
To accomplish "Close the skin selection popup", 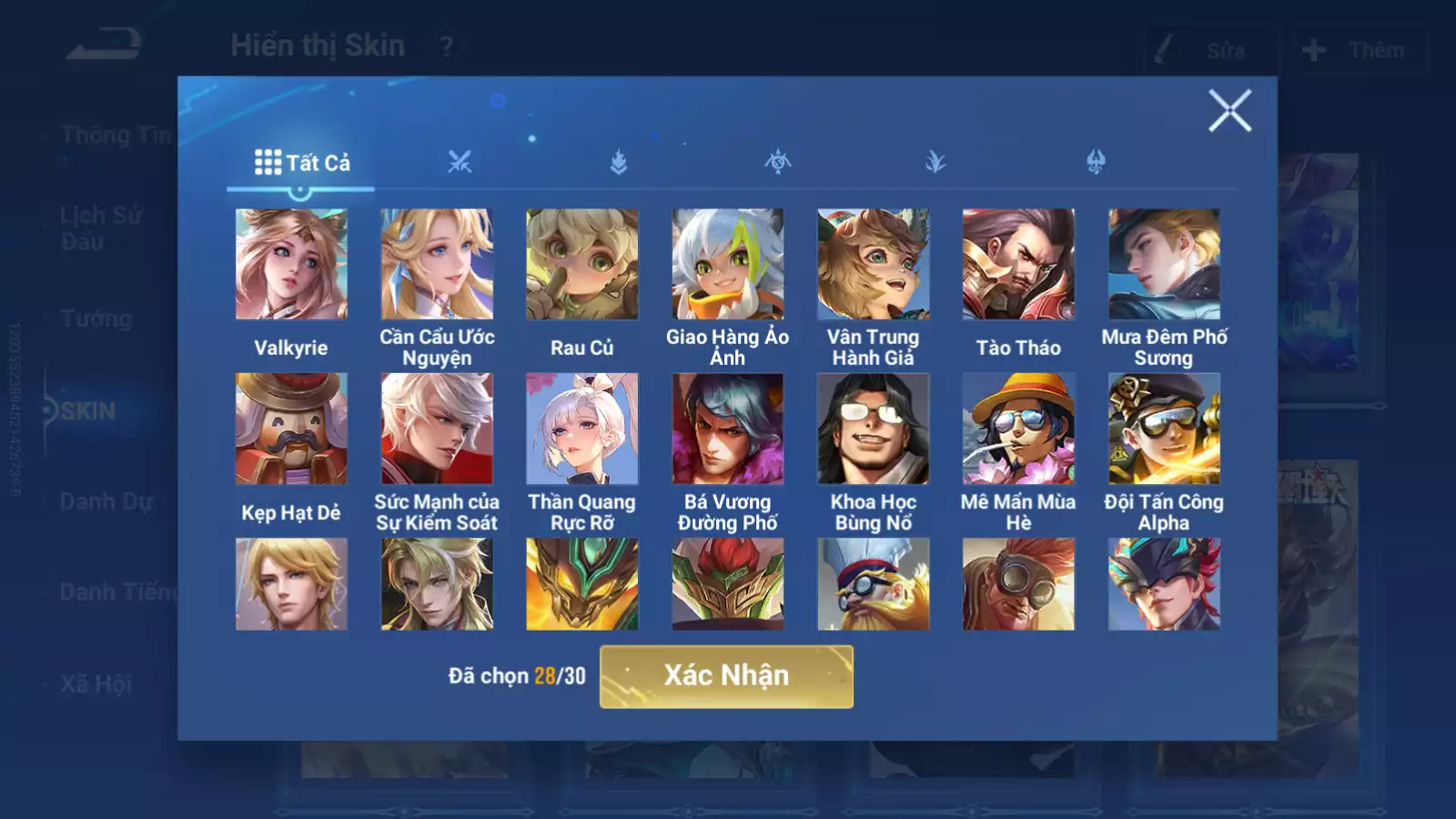I will [x=1229, y=111].
